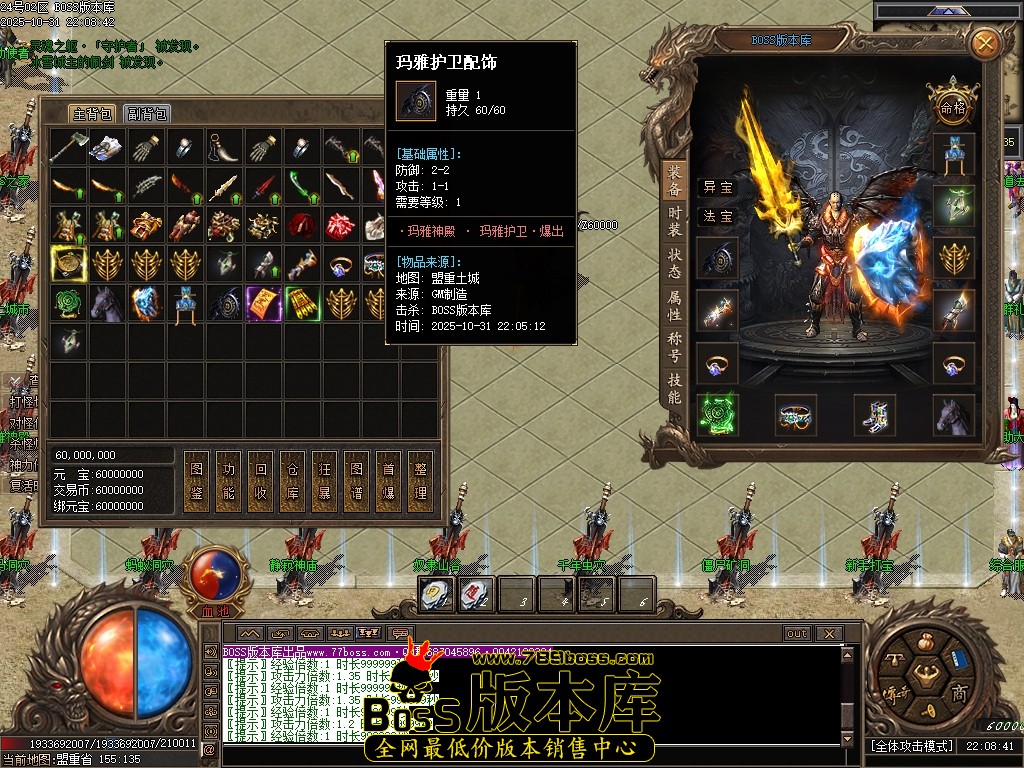
Task: Click the chat window out button
Action: tap(797, 634)
